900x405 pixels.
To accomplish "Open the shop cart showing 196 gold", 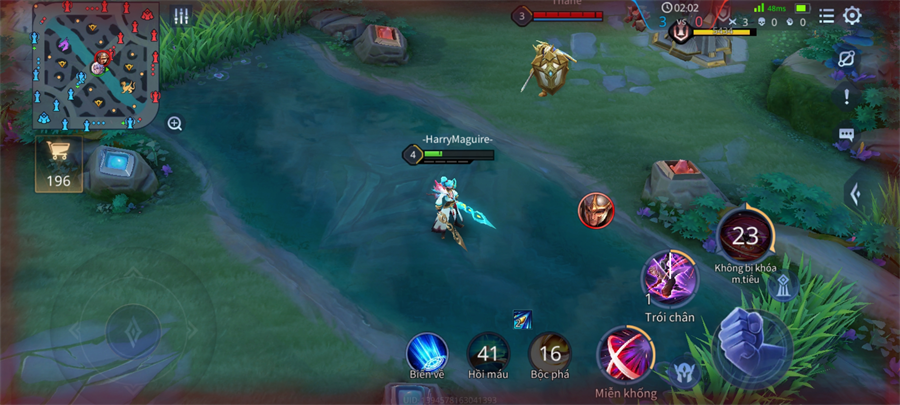I will point(59,160).
